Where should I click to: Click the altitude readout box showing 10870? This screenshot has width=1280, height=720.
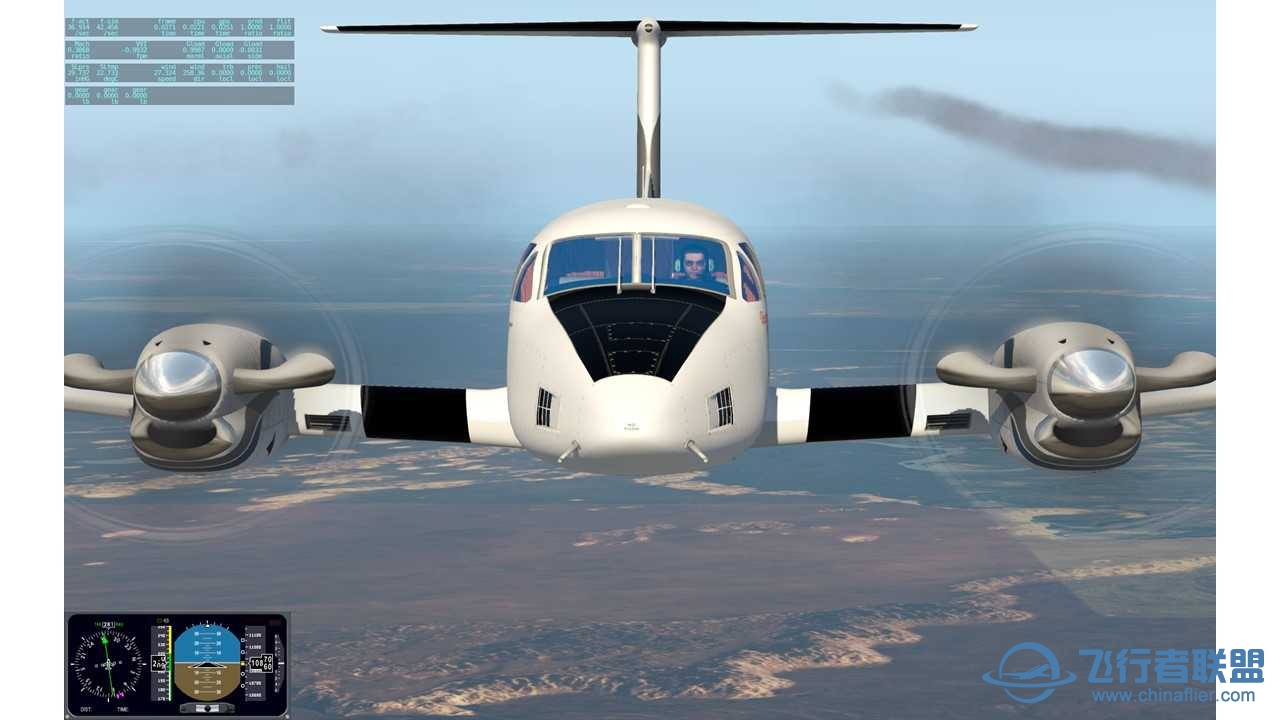click(260, 662)
